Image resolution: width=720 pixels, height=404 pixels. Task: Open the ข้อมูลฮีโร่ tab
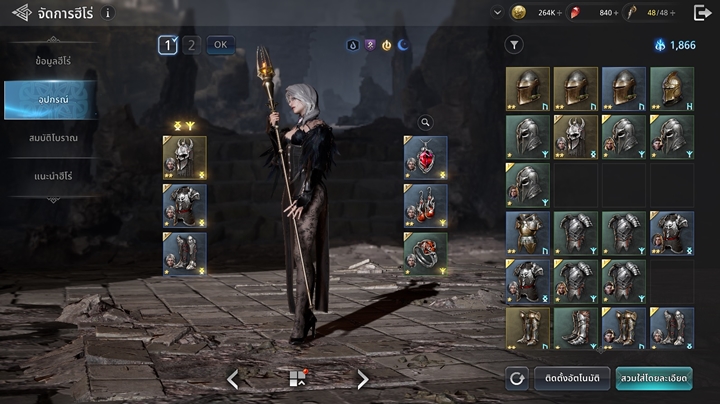coord(52,62)
